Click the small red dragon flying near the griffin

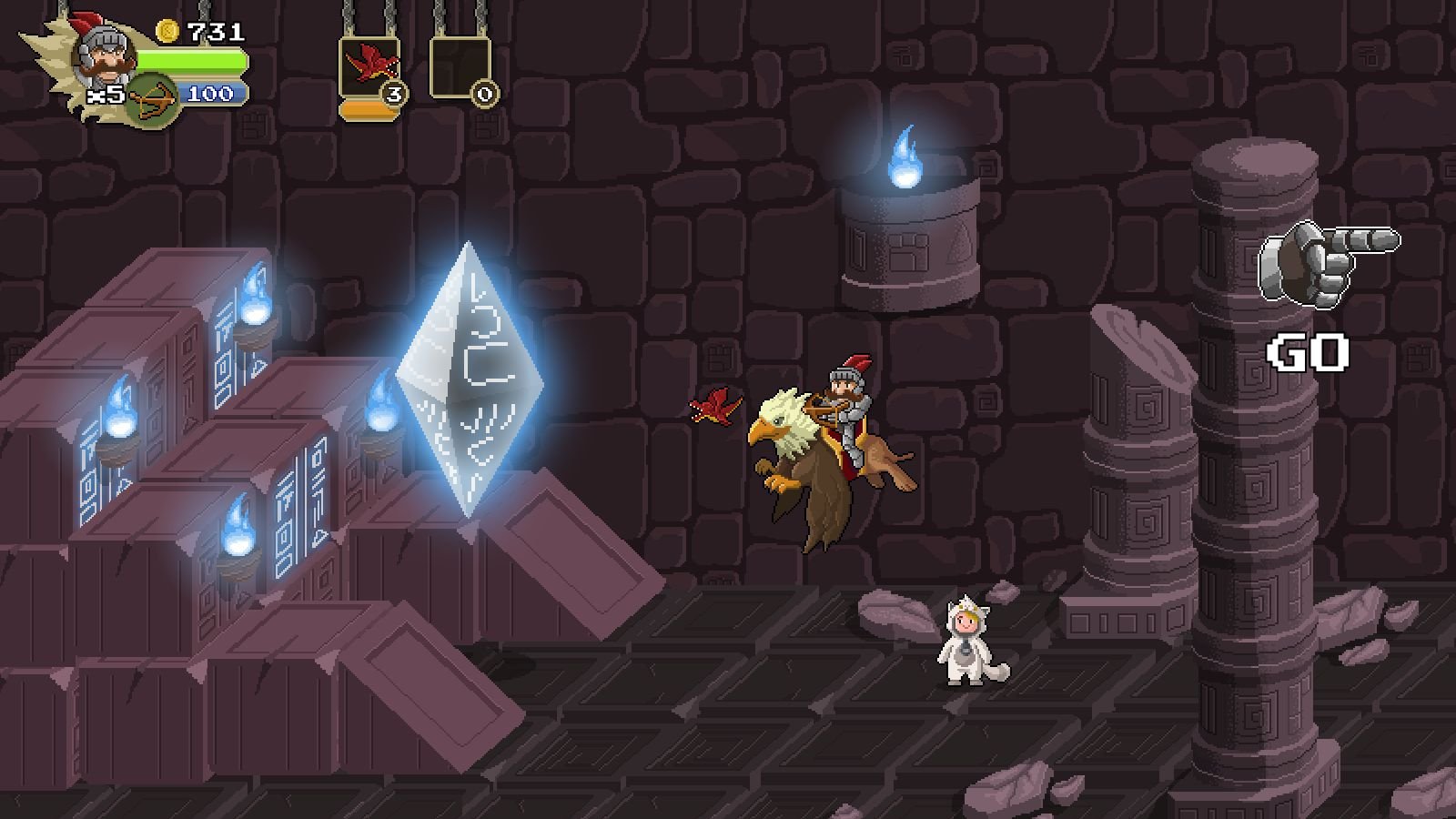tap(716, 407)
